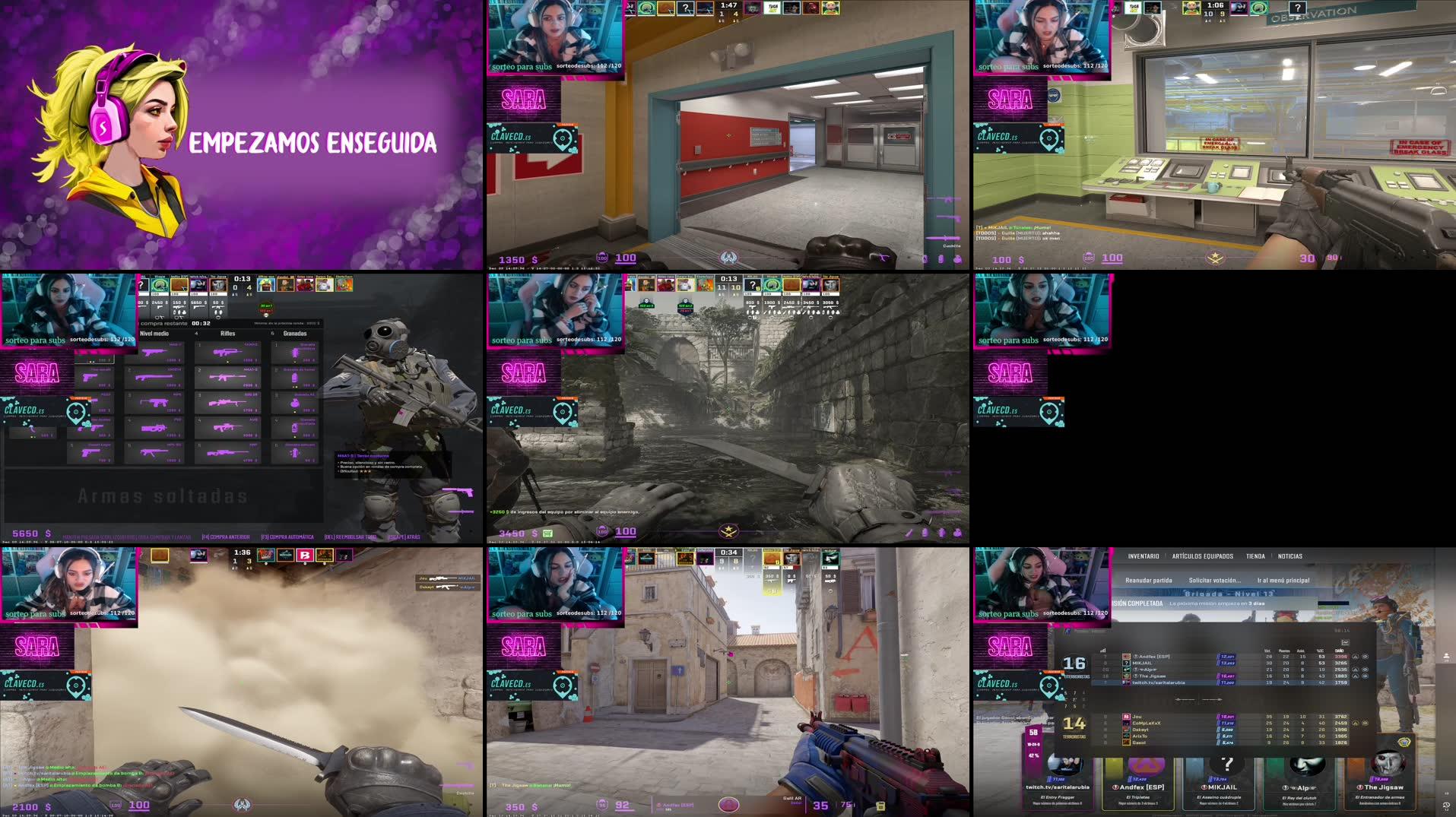Switch to the TIENDA tab

click(1256, 556)
